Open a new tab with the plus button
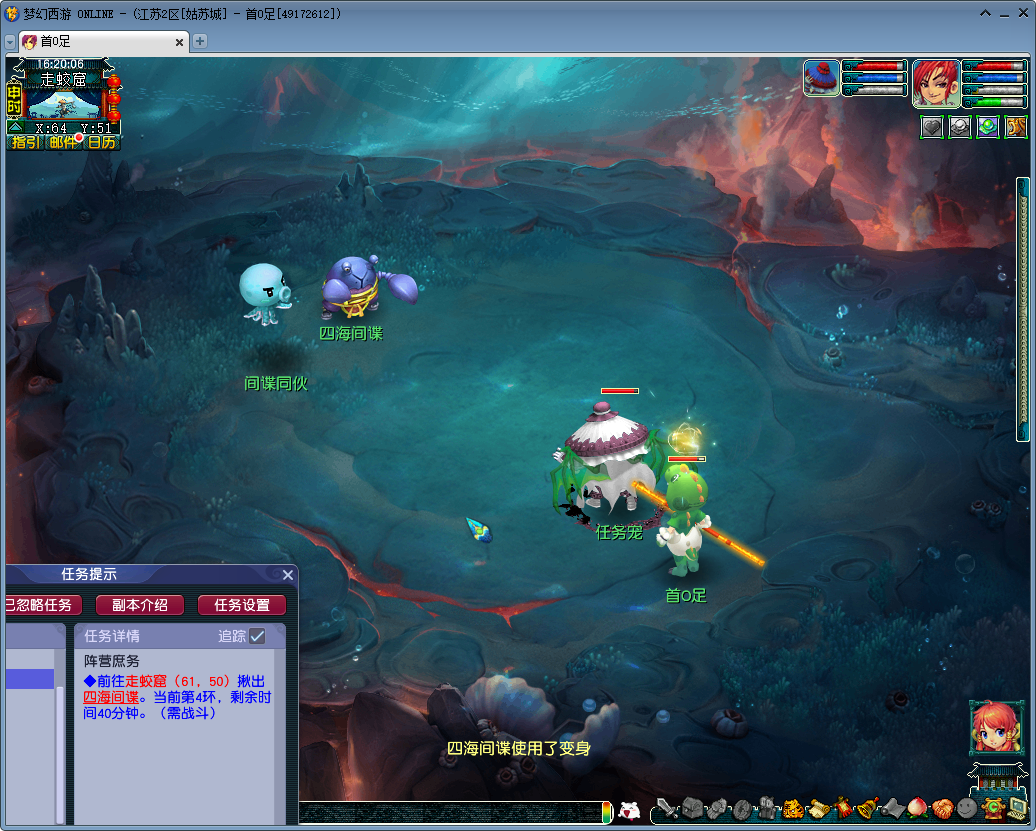 [200, 41]
